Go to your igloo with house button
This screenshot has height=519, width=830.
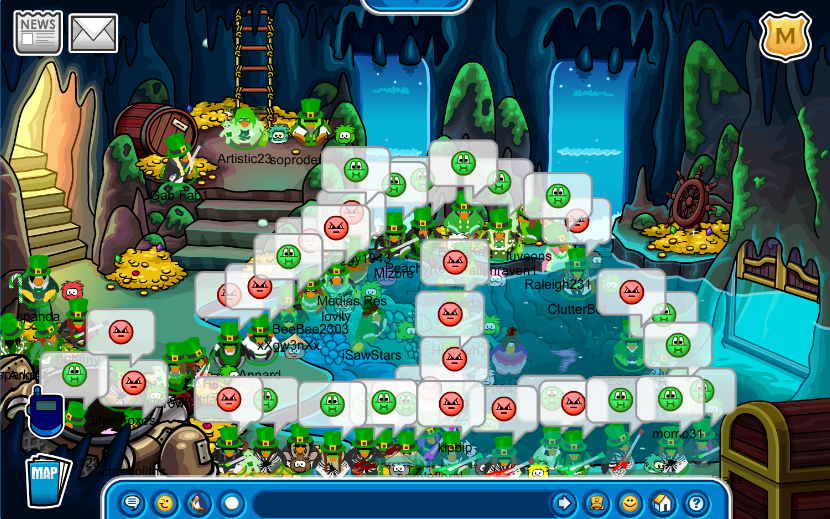662,503
